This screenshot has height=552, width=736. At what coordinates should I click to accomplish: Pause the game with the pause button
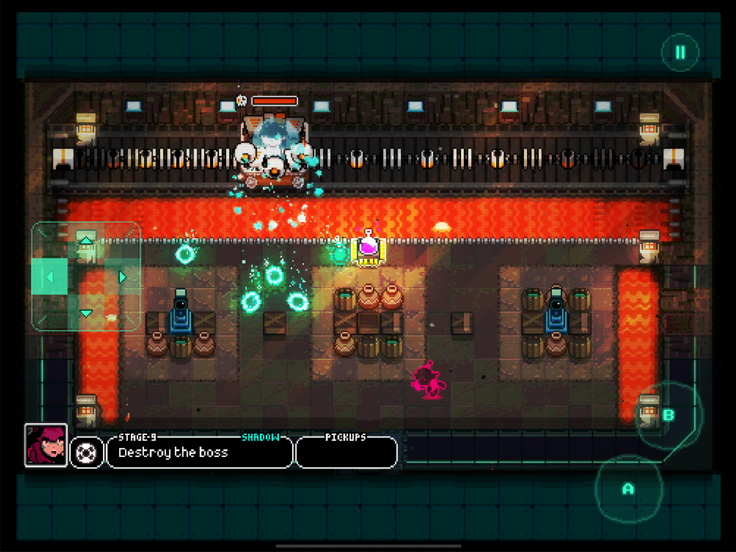(680, 53)
